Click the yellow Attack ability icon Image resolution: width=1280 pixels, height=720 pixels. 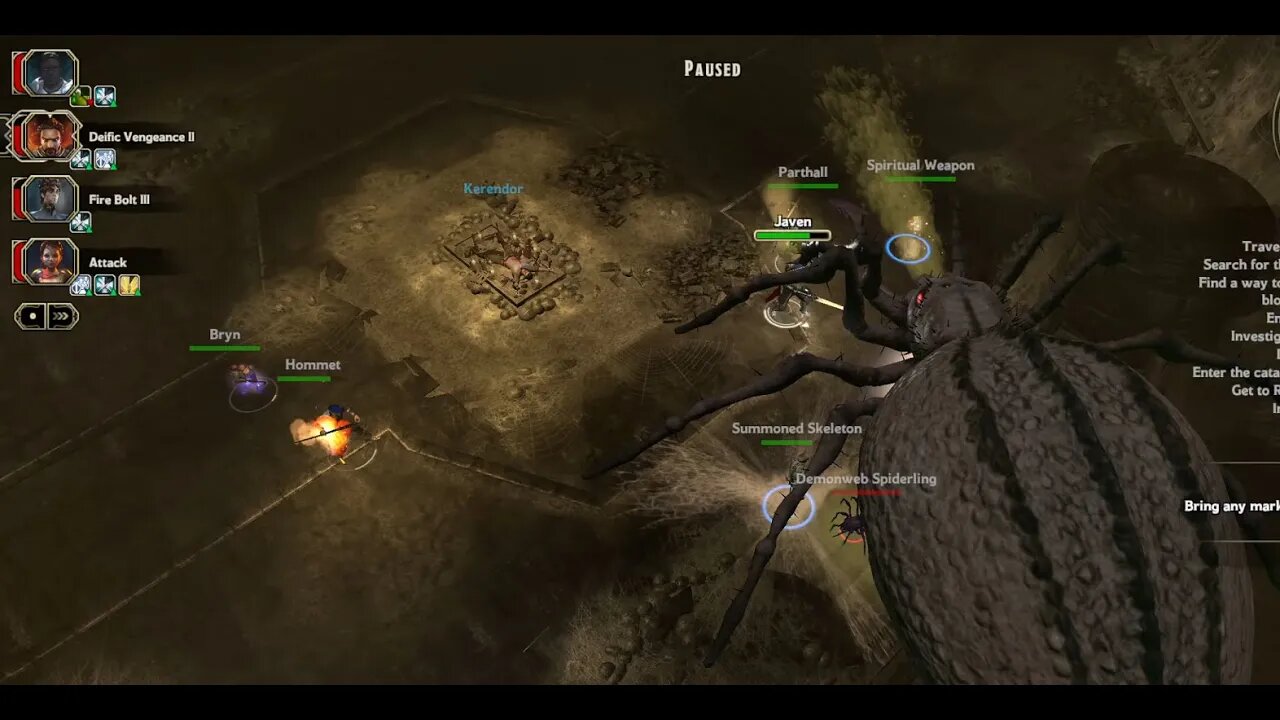pyautogui.click(x=129, y=286)
